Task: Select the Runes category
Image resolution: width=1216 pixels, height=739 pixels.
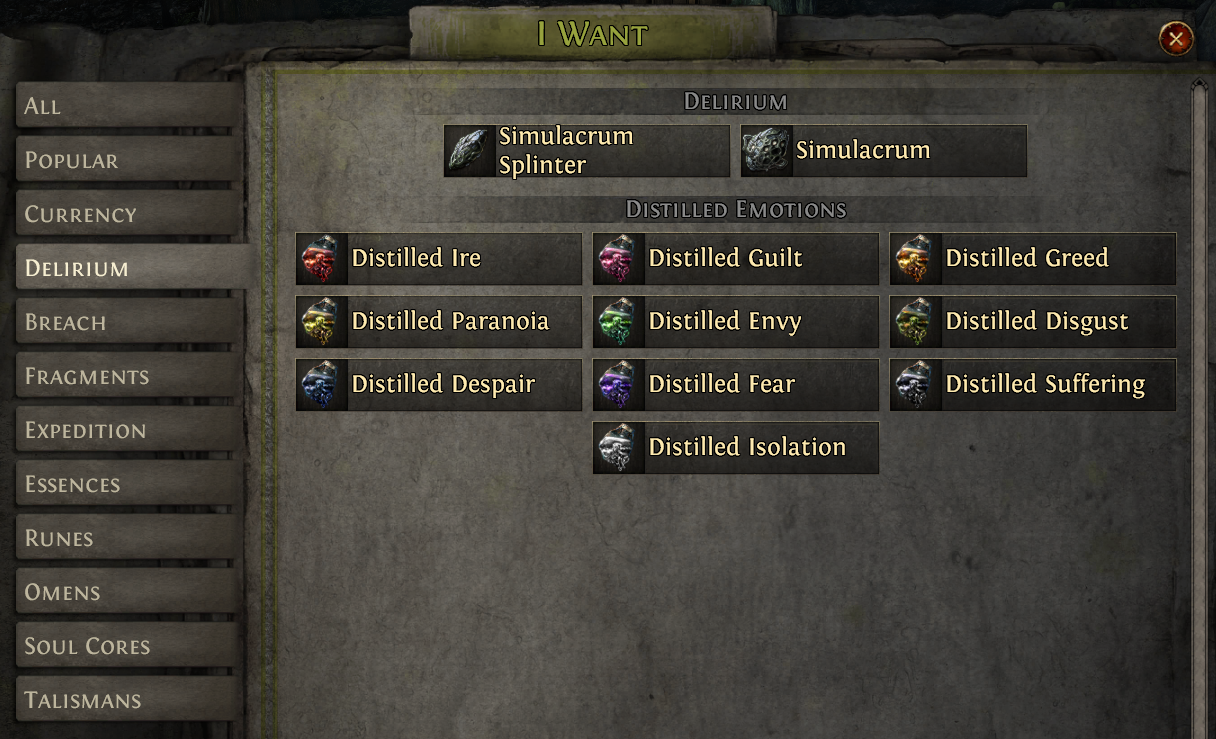Action: coord(128,538)
